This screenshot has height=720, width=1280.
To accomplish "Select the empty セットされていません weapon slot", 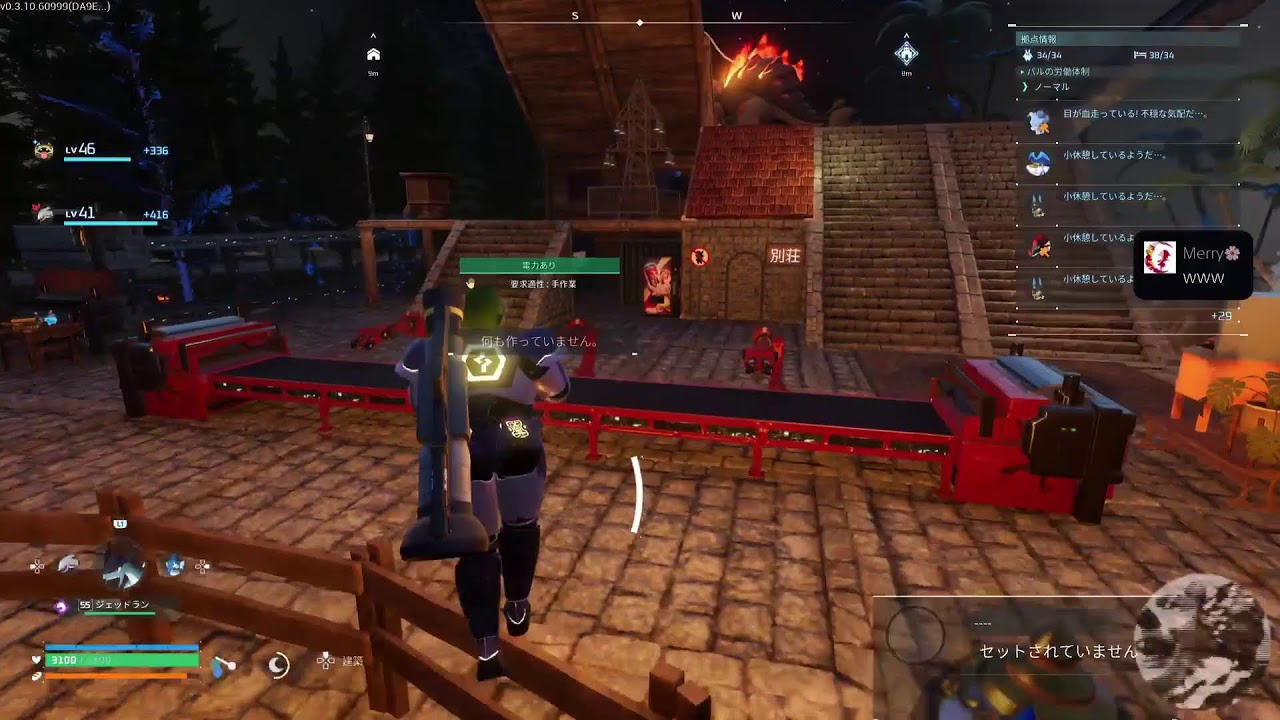I will pyautogui.click(x=1057, y=651).
